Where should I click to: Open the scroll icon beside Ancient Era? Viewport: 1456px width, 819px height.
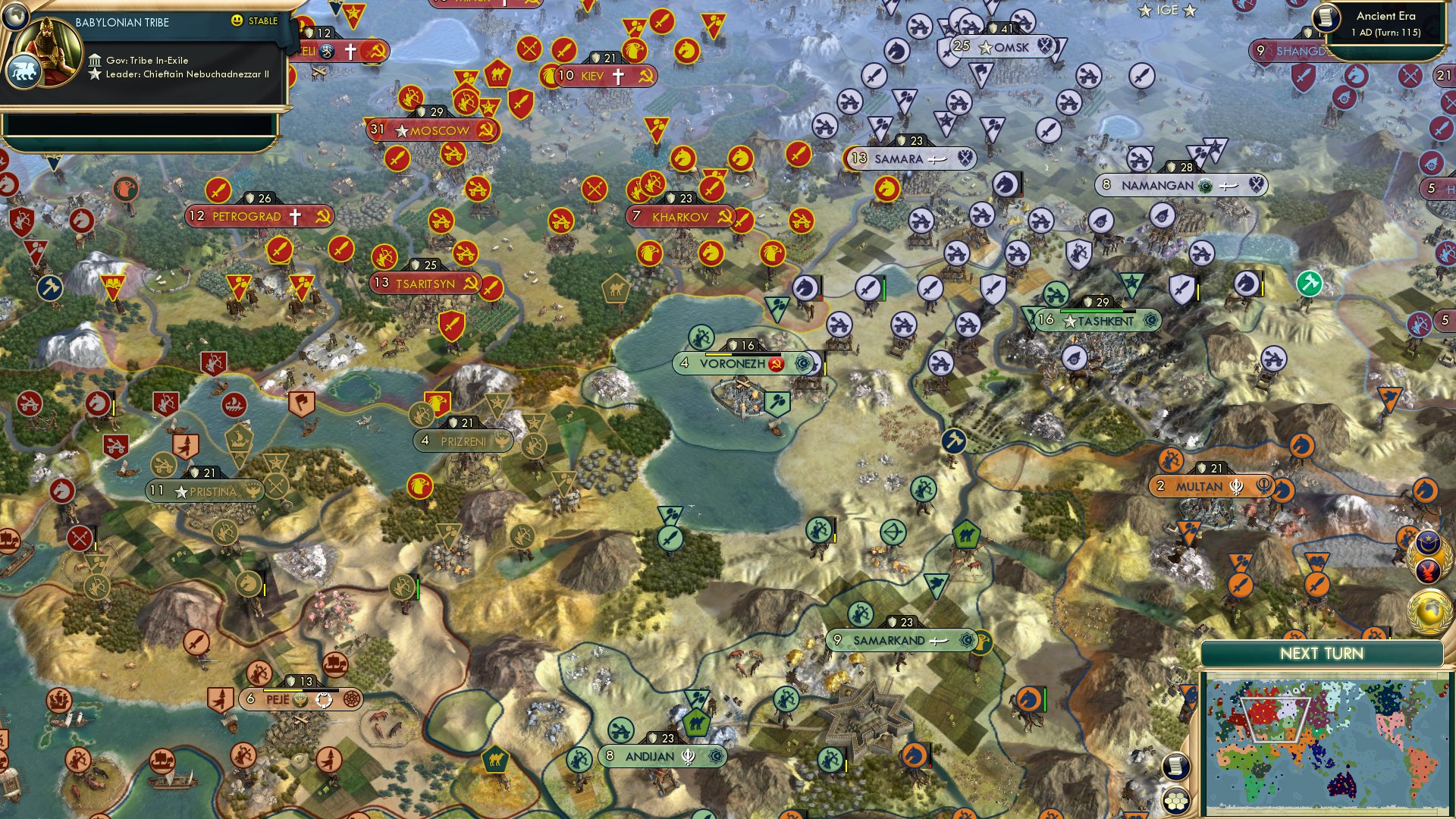tap(1326, 17)
